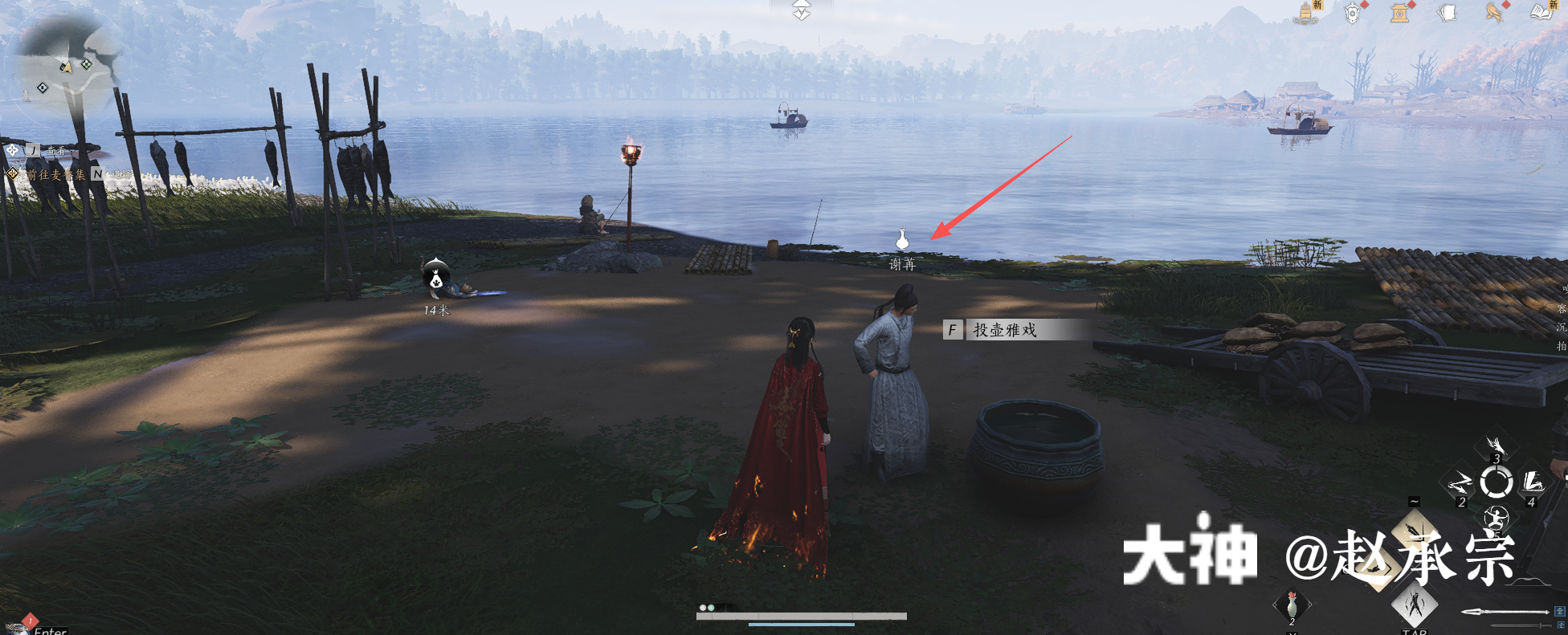Open the circular minimap
The height and width of the screenshot is (635, 1568).
(64, 66)
